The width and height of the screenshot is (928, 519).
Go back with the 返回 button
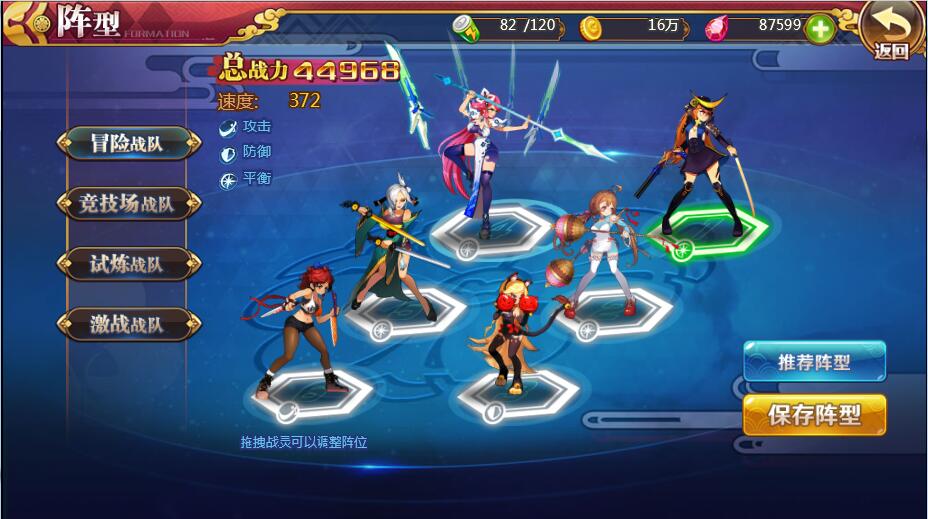890,30
